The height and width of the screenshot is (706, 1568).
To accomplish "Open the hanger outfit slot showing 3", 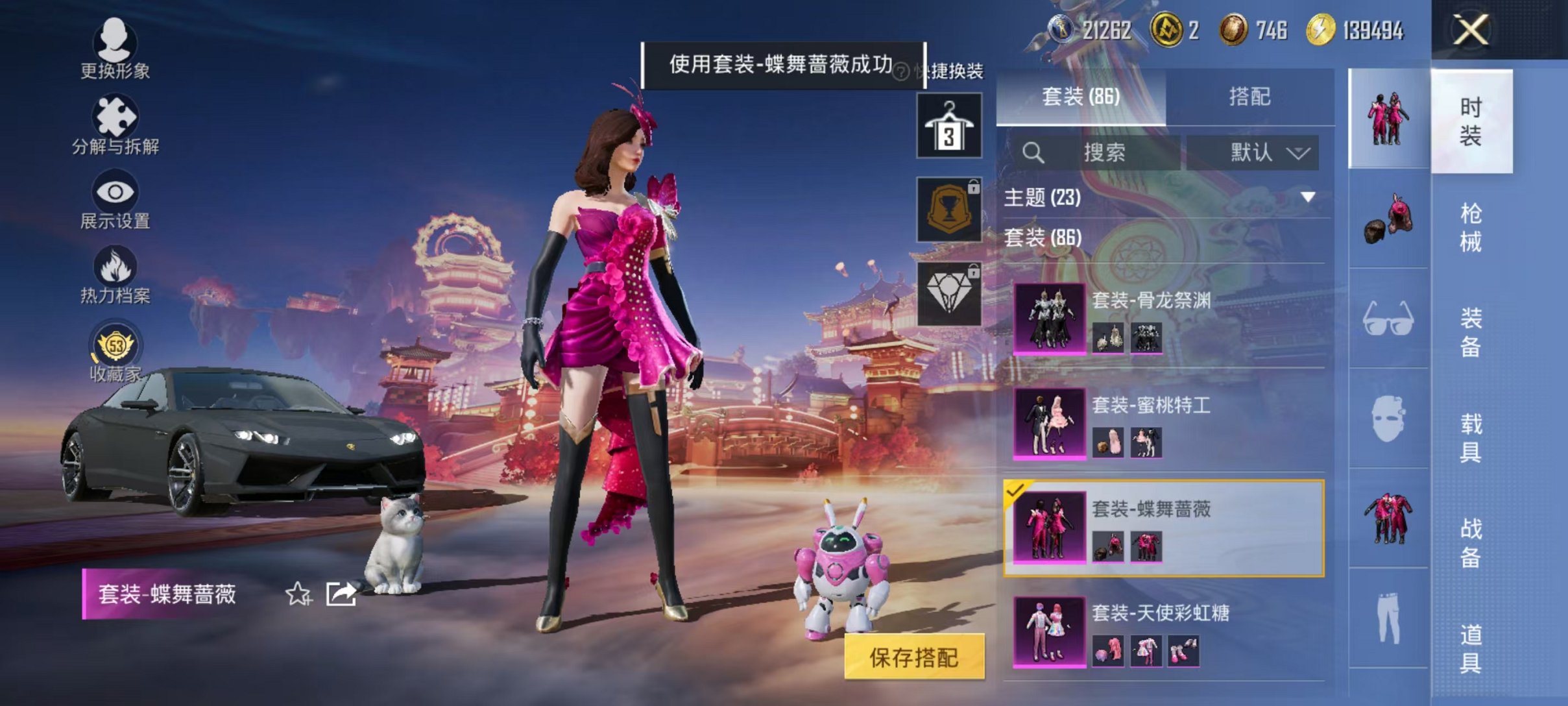I will (949, 124).
